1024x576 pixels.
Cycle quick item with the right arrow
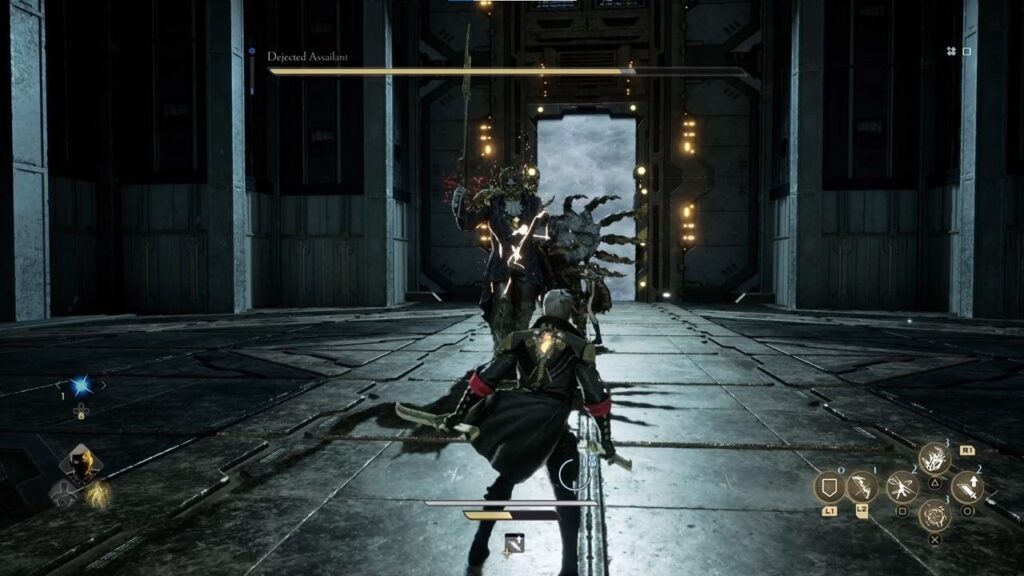point(102,385)
